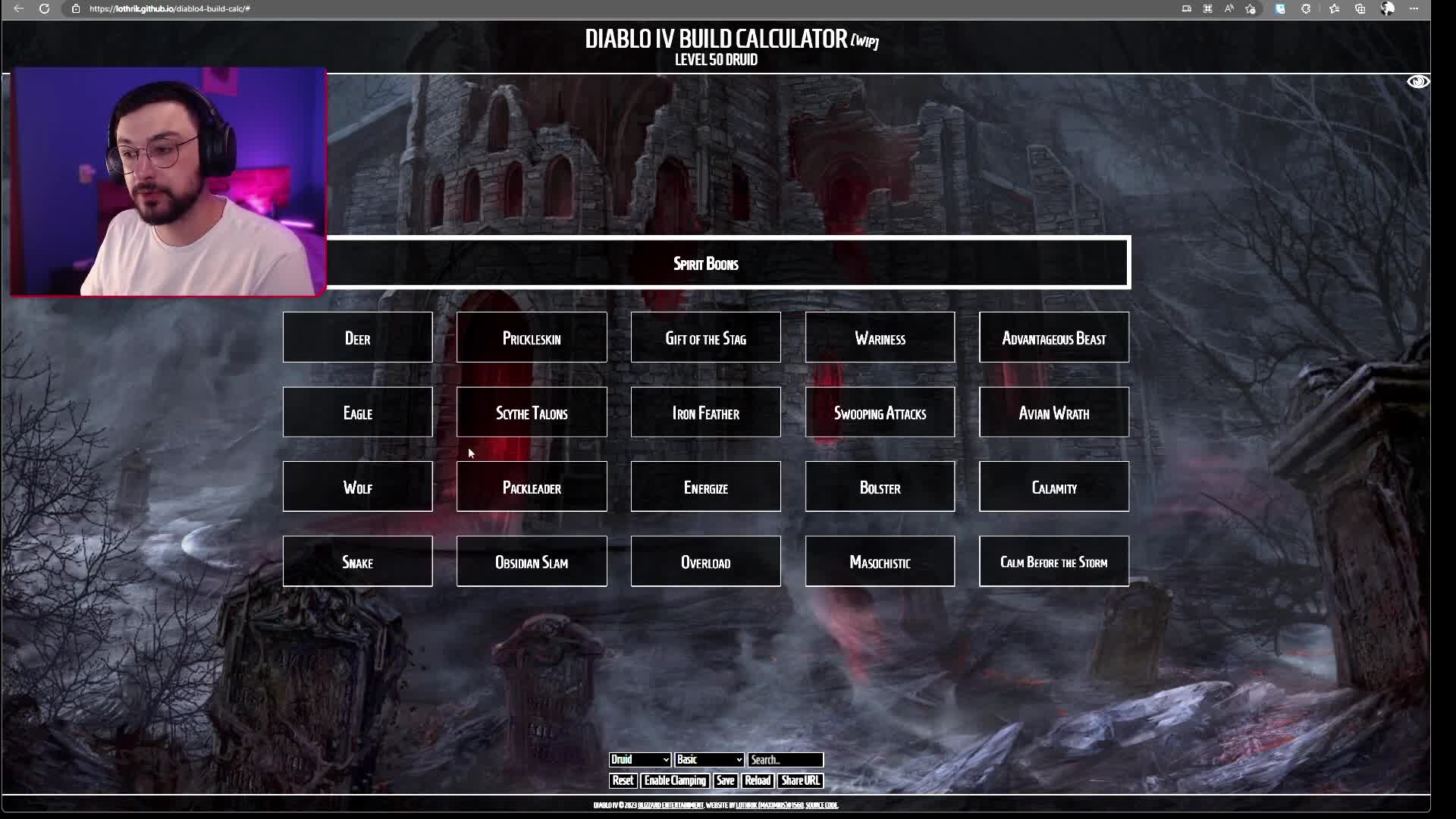1456x819 pixels.
Task: Open the Basic skill filter dropdown
Action: tap(708, 760)
